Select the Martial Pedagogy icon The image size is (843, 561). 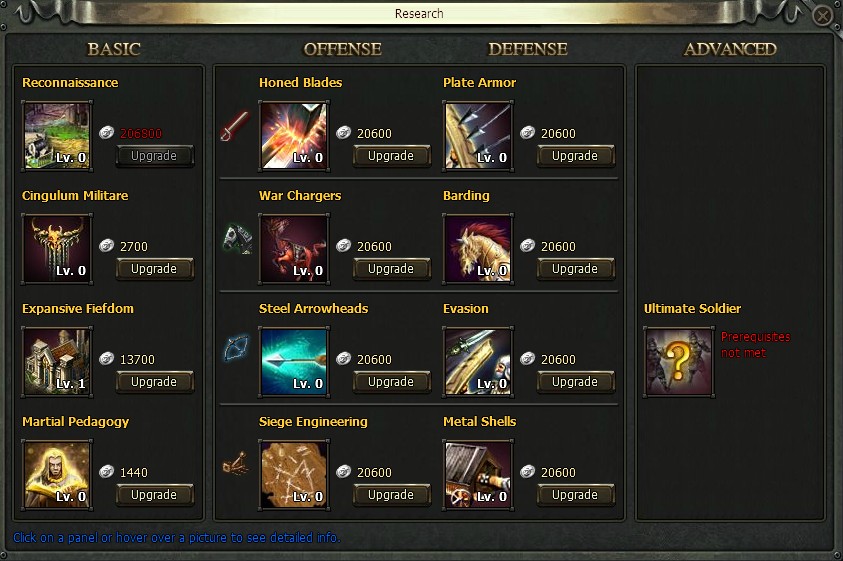coord(57,474)
